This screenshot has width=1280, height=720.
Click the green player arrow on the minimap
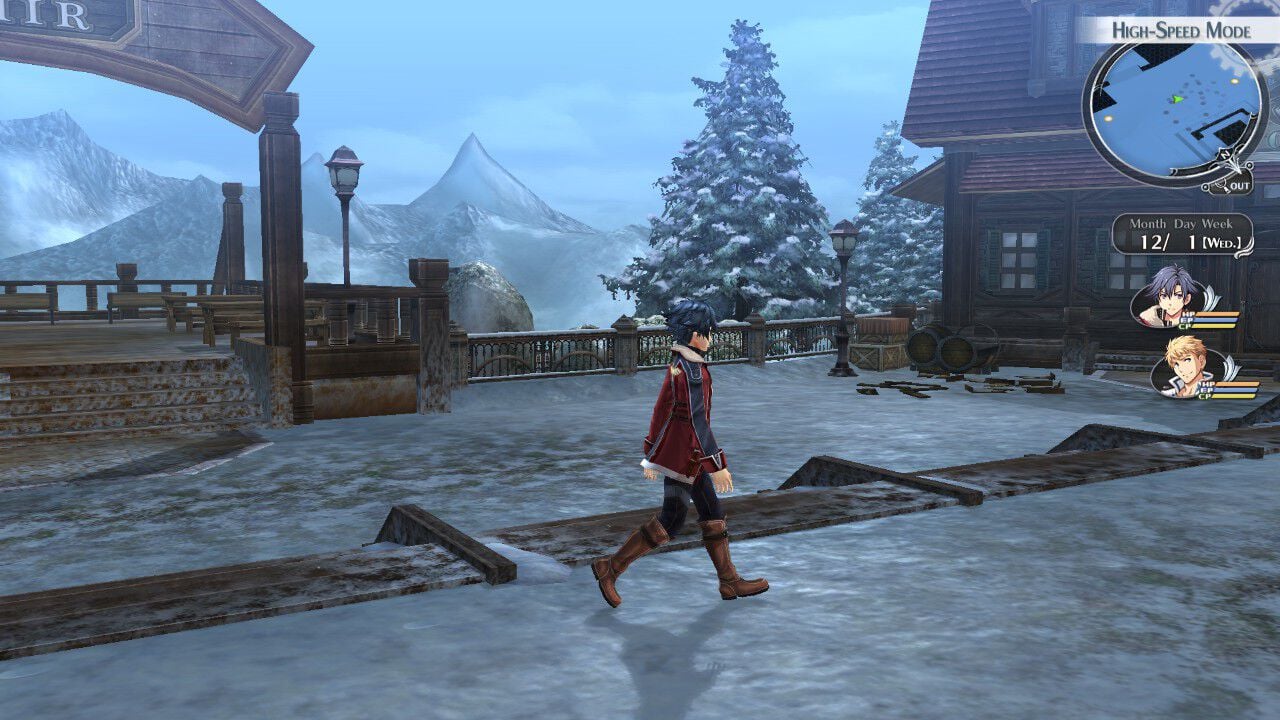tap(1177, 99)
